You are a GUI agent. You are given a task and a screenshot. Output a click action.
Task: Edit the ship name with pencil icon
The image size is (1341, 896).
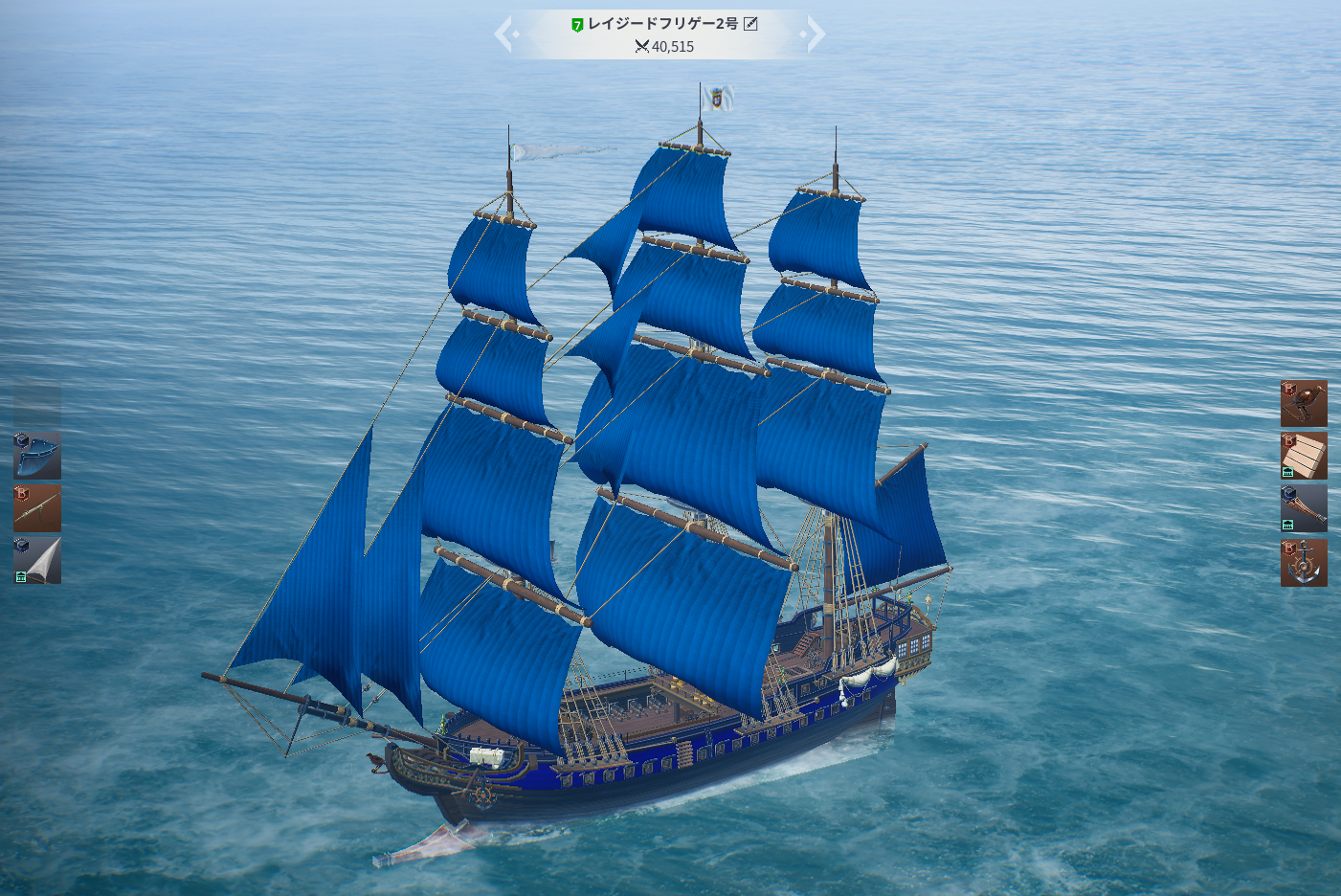tap(750, 24)
